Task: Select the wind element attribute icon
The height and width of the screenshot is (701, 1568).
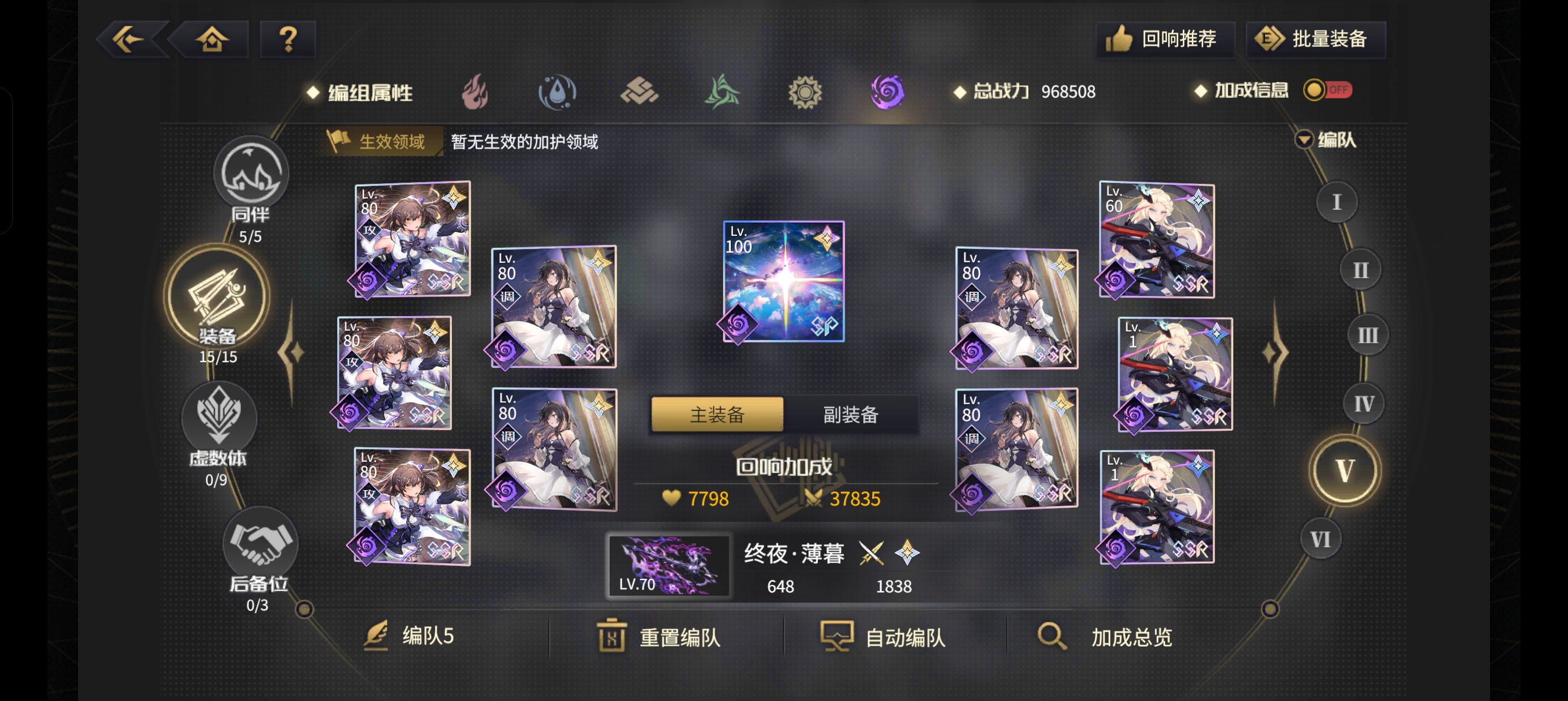Action: pos(723,92)
